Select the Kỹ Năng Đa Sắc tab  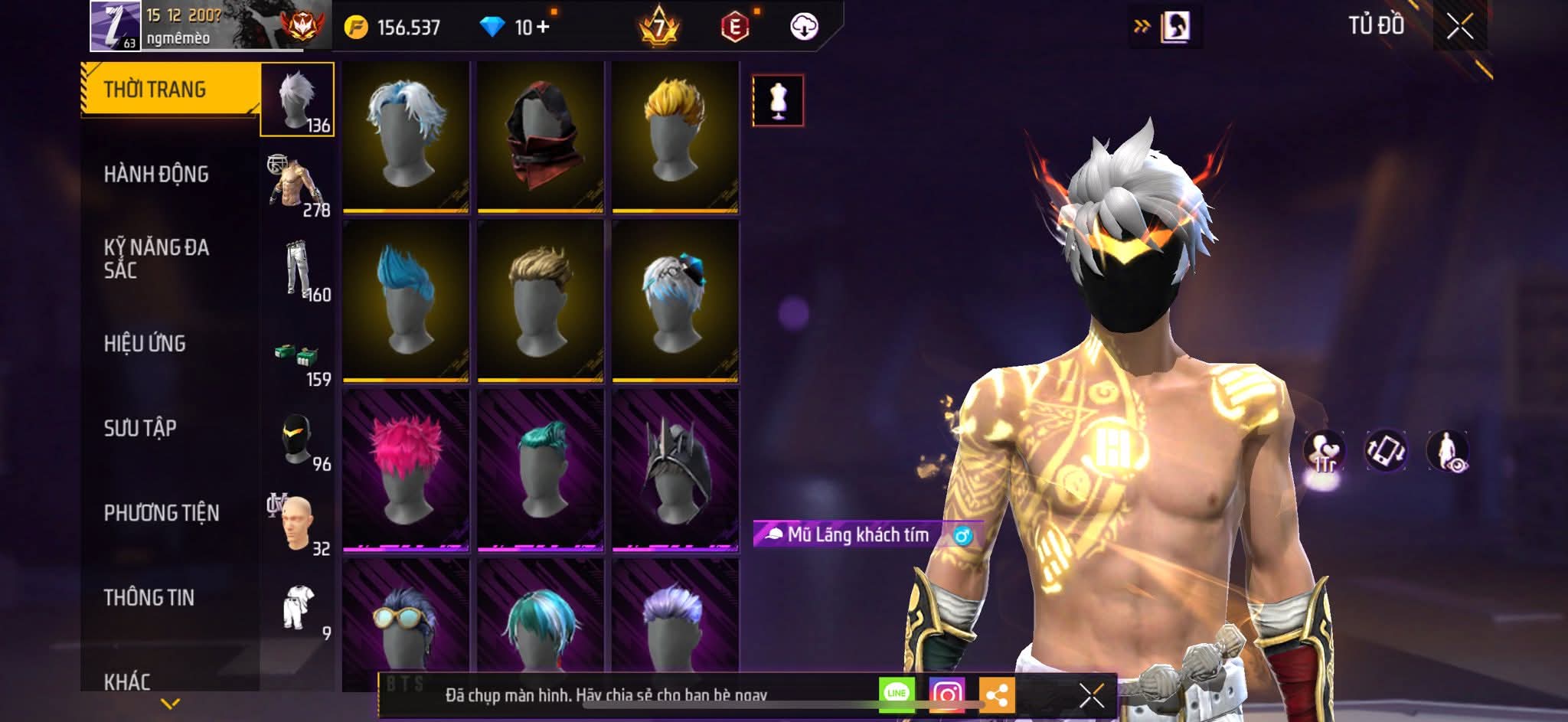156,259
